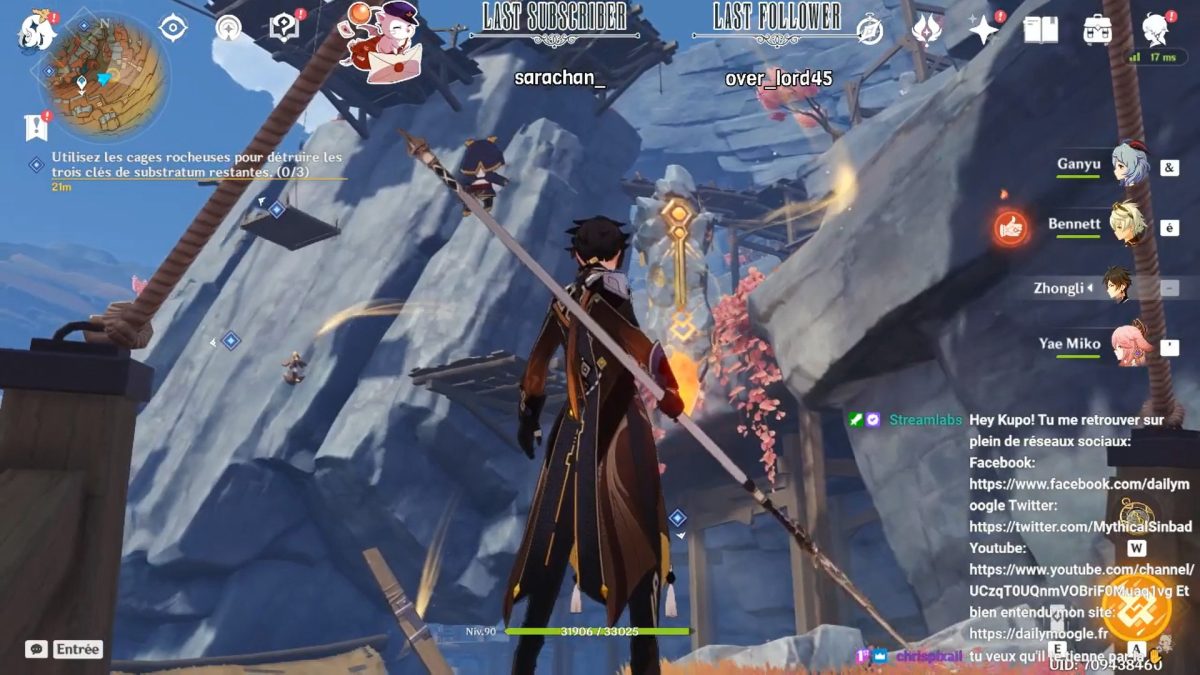Select the substratum keys quest objective tracker
1200x675 pixels.
(x=196, y=165)
